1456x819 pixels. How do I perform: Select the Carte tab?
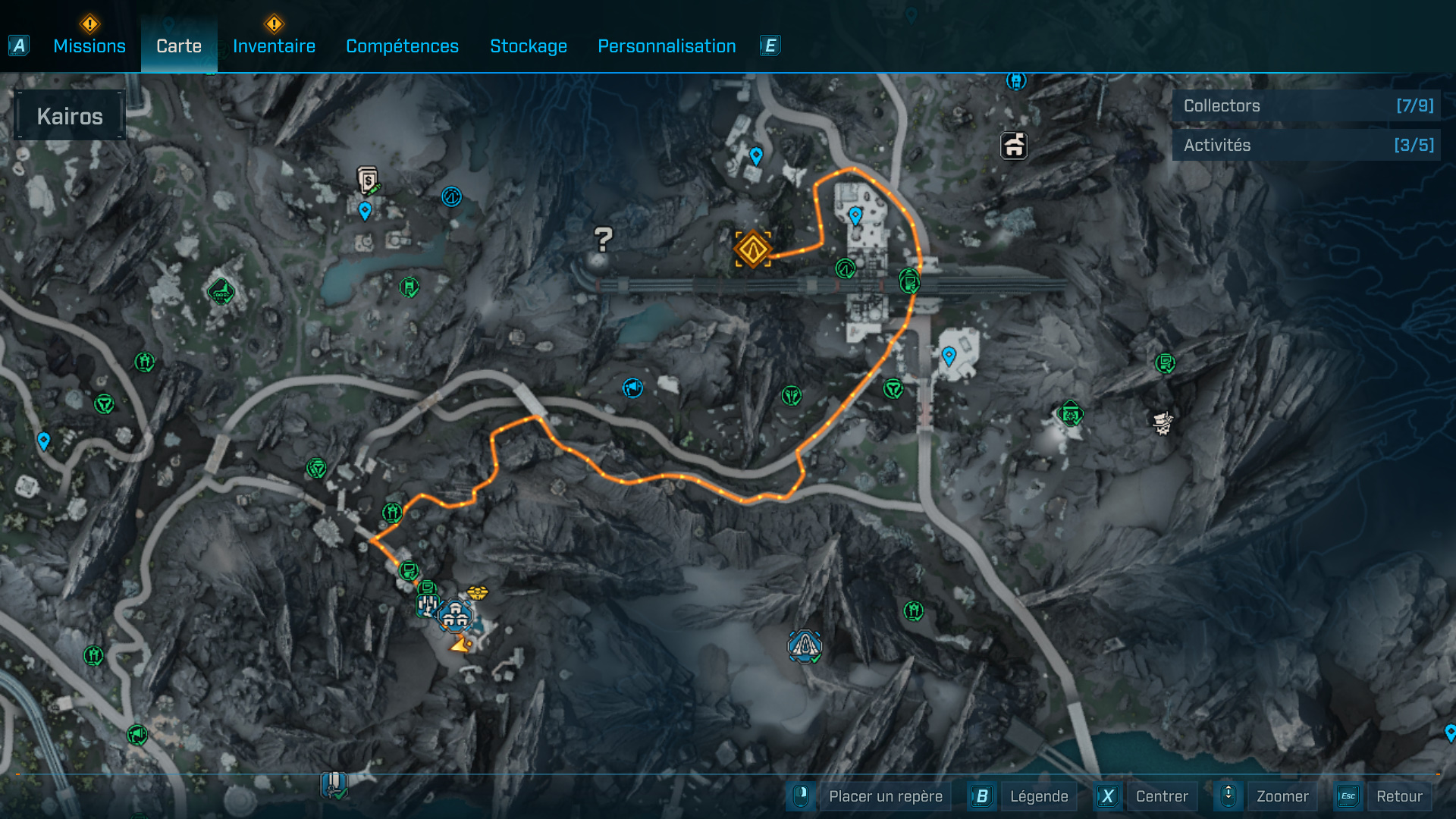(x=179, y=46)
